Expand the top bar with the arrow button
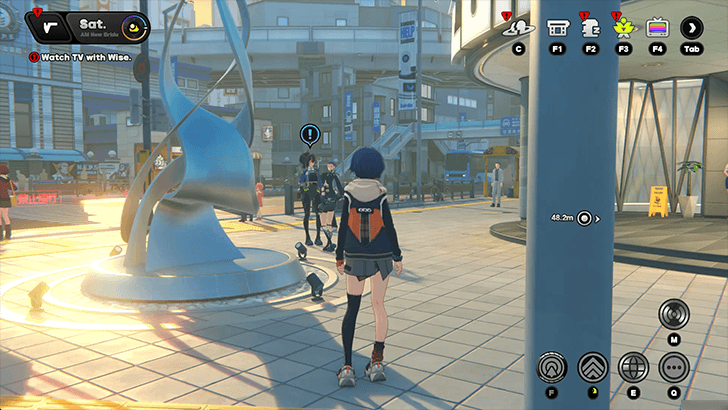This screenshot has height=410, width=728. pyautogui.click(x=692, y=28)
